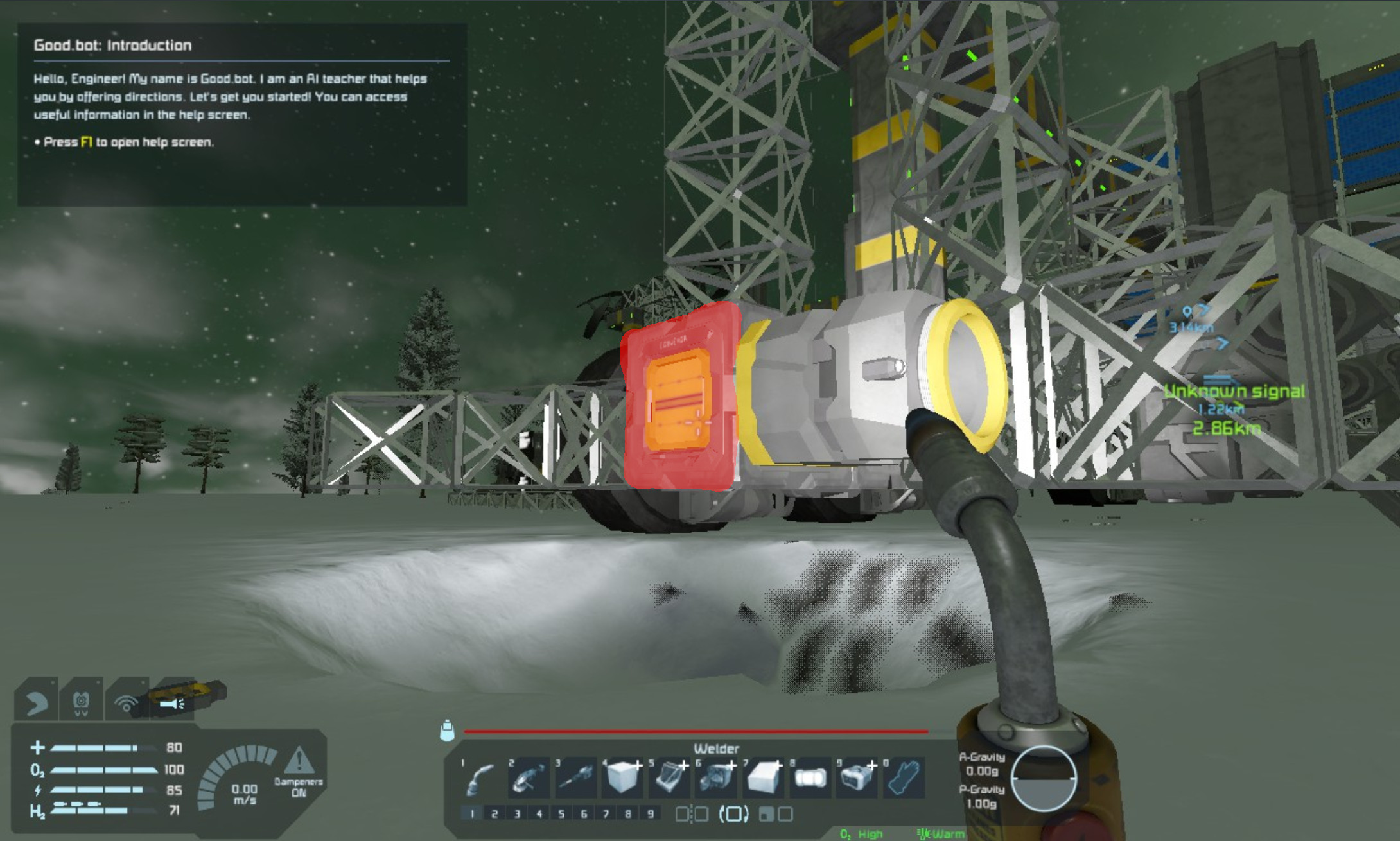Viewport: 1400px width, 841px height.
Task: Switch to toolbar page 2
Action: coord(494,814)
